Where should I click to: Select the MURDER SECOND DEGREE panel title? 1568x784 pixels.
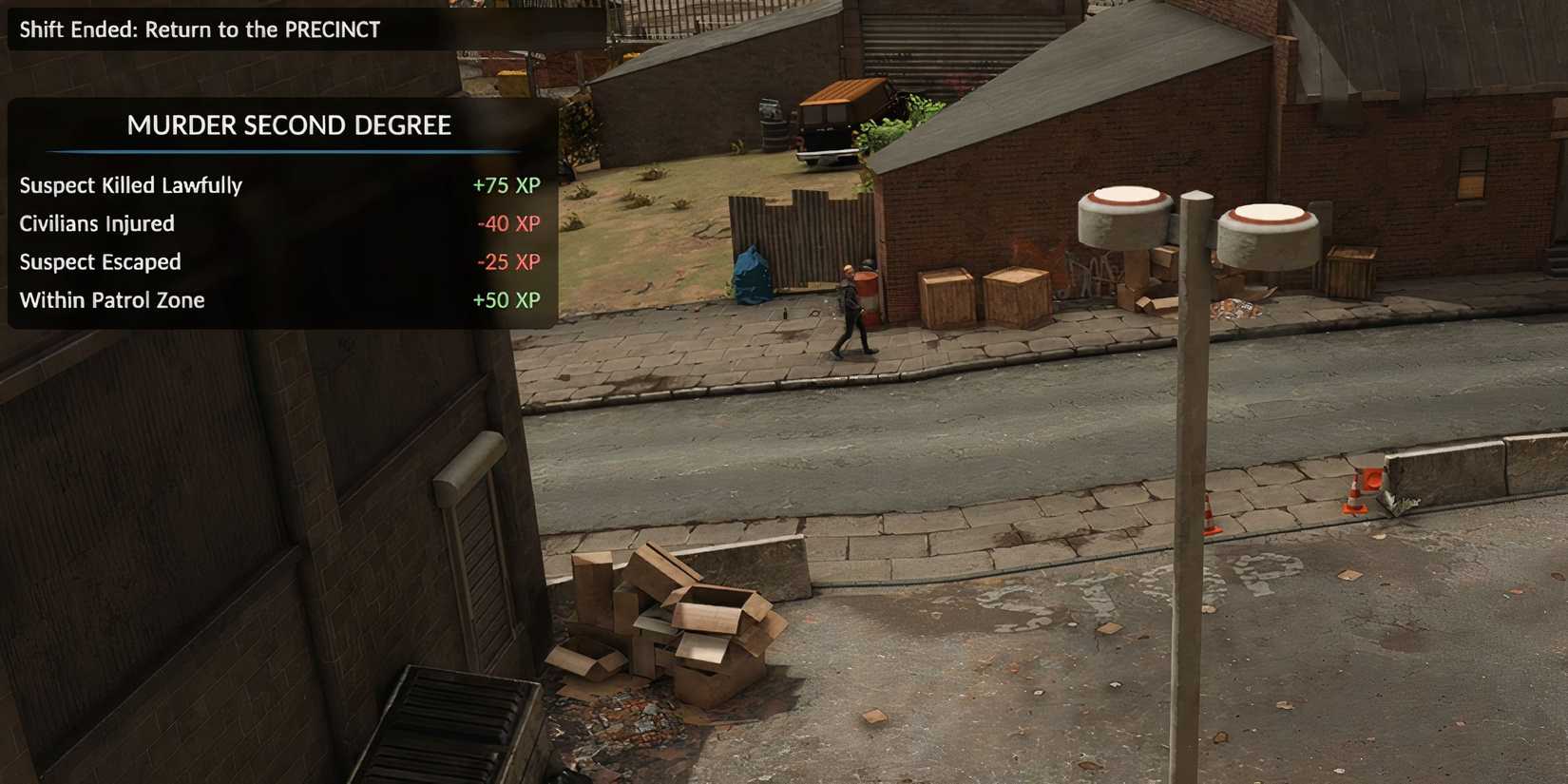coord(288,124)
